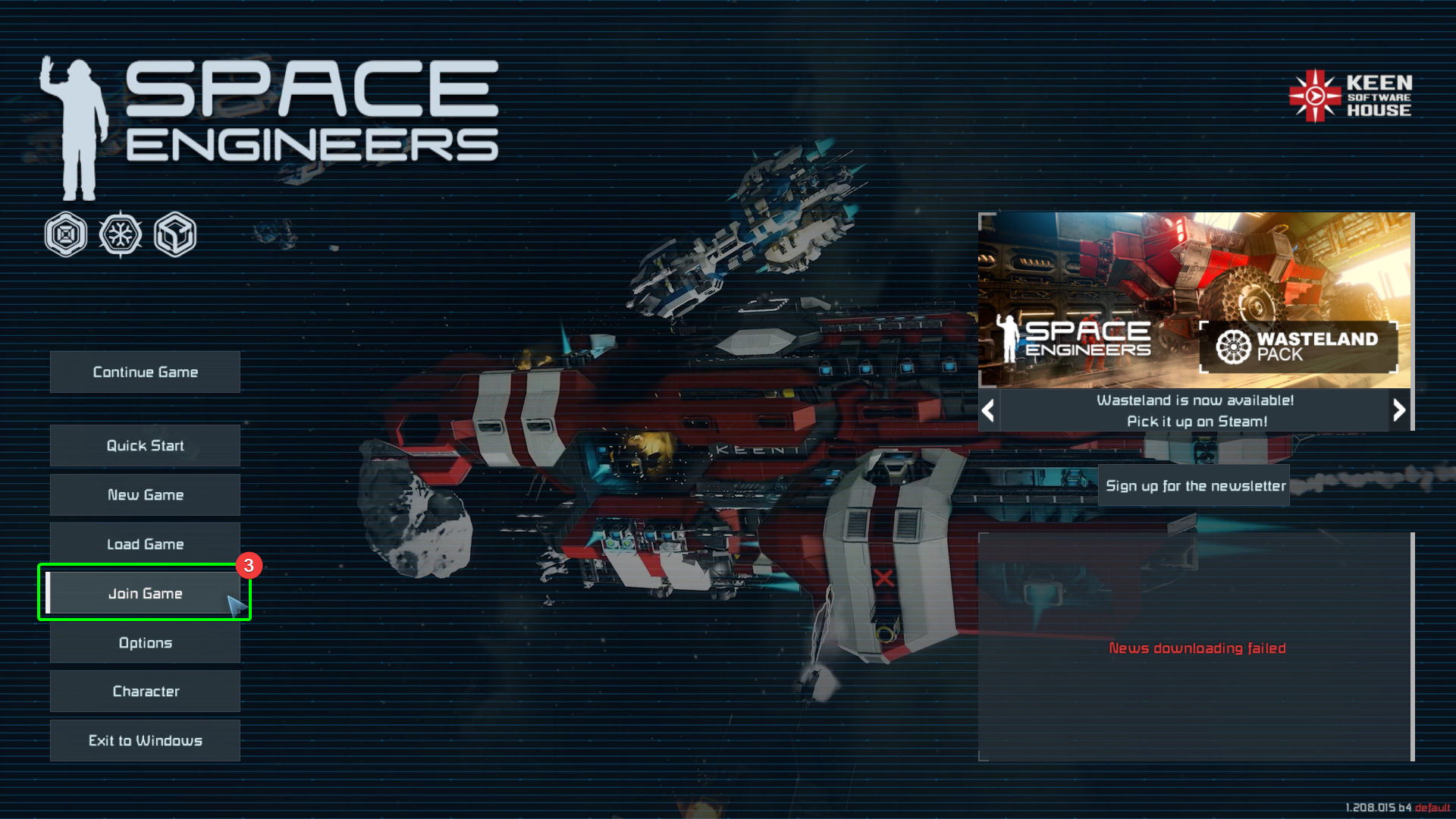The height and width of the screenshot is (819, 1456).
Task: Click Sign up for the newsletter
Action: coord(1194,485)
